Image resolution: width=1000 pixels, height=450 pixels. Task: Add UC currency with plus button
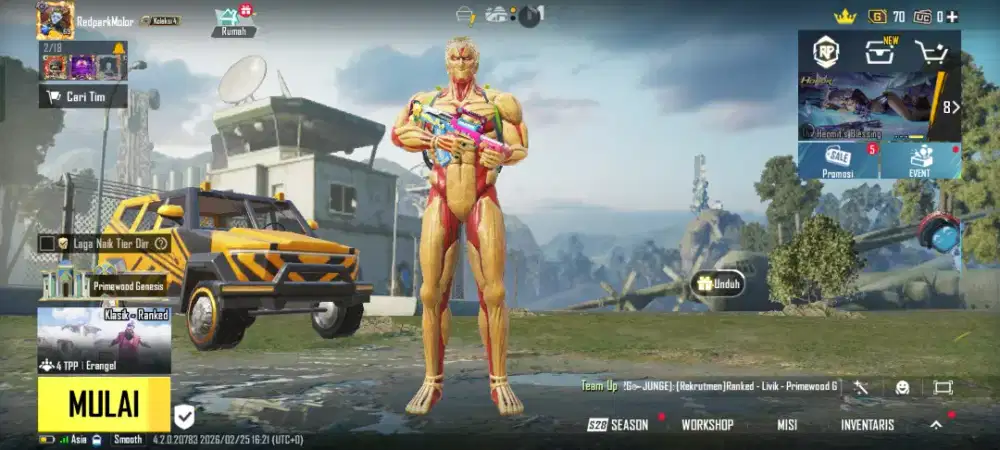tap(952, 16)
